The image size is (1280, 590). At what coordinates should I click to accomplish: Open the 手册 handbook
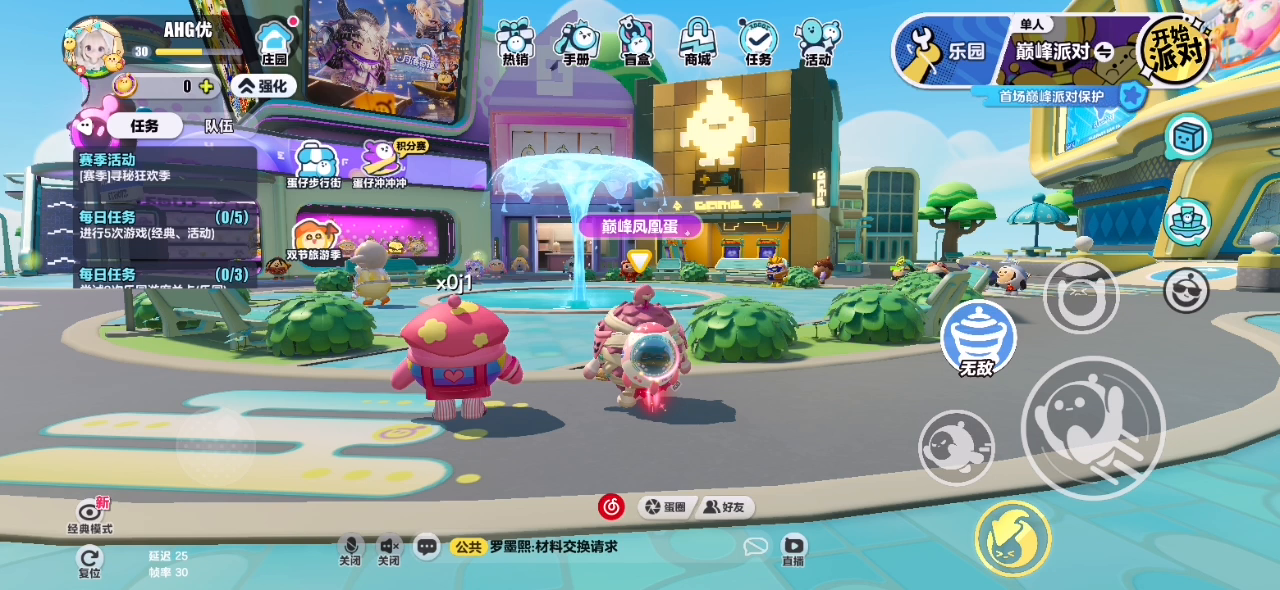pos(576,43)
